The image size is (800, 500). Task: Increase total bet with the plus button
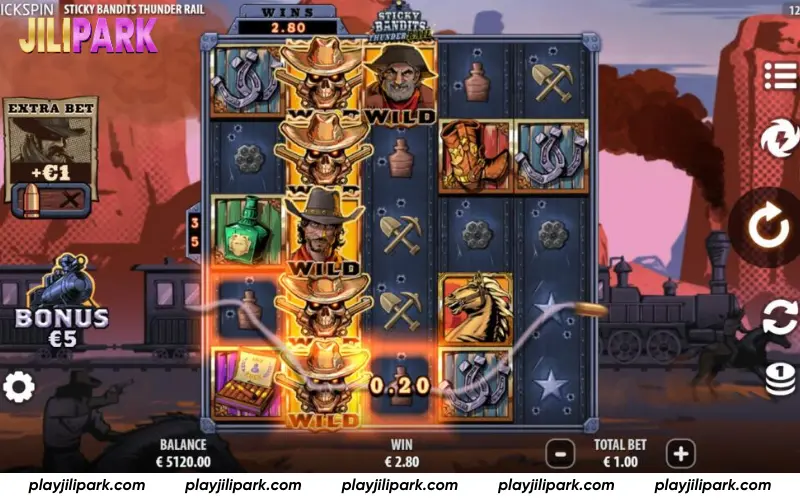click(681, 454)
